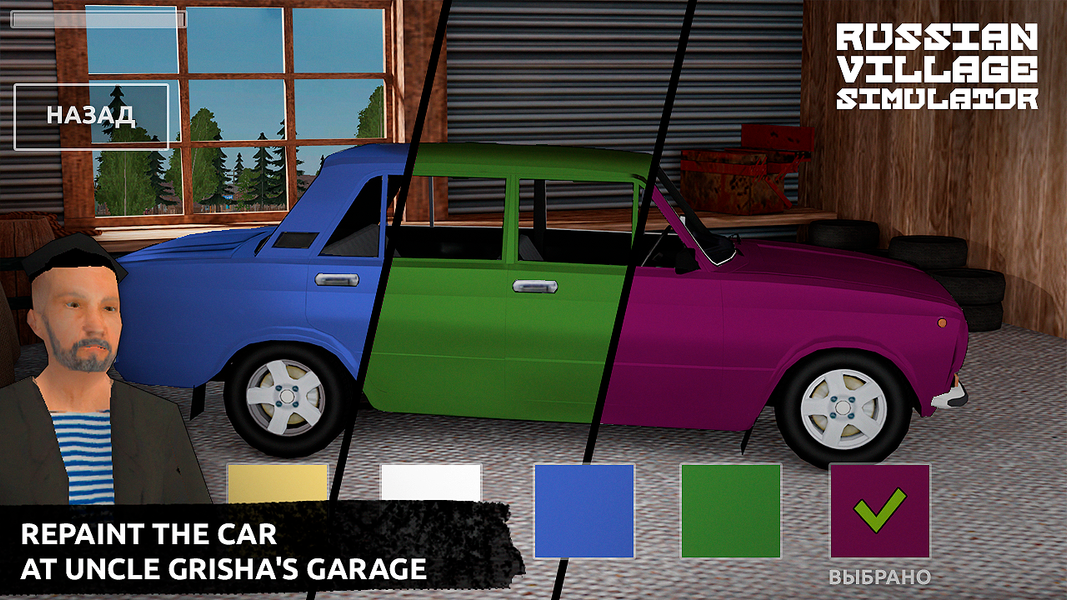Pick the white paint swatch
The width and height of the screenshot is (1067, 600).
click(x=431, y=483)
